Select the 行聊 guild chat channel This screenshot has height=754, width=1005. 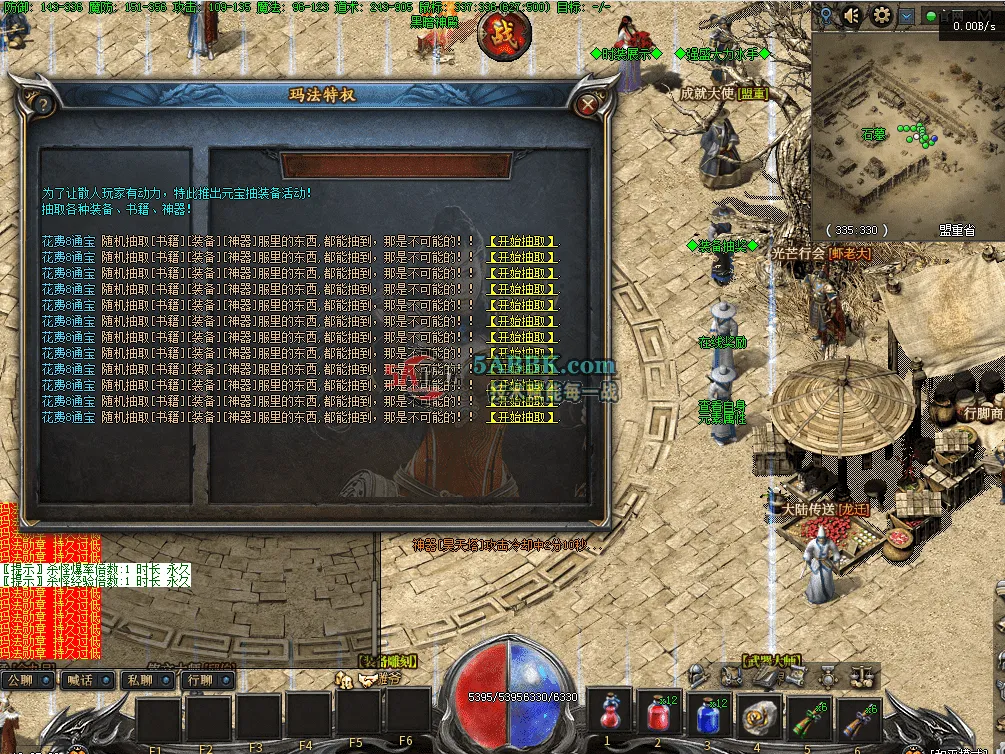coord(202,681)
